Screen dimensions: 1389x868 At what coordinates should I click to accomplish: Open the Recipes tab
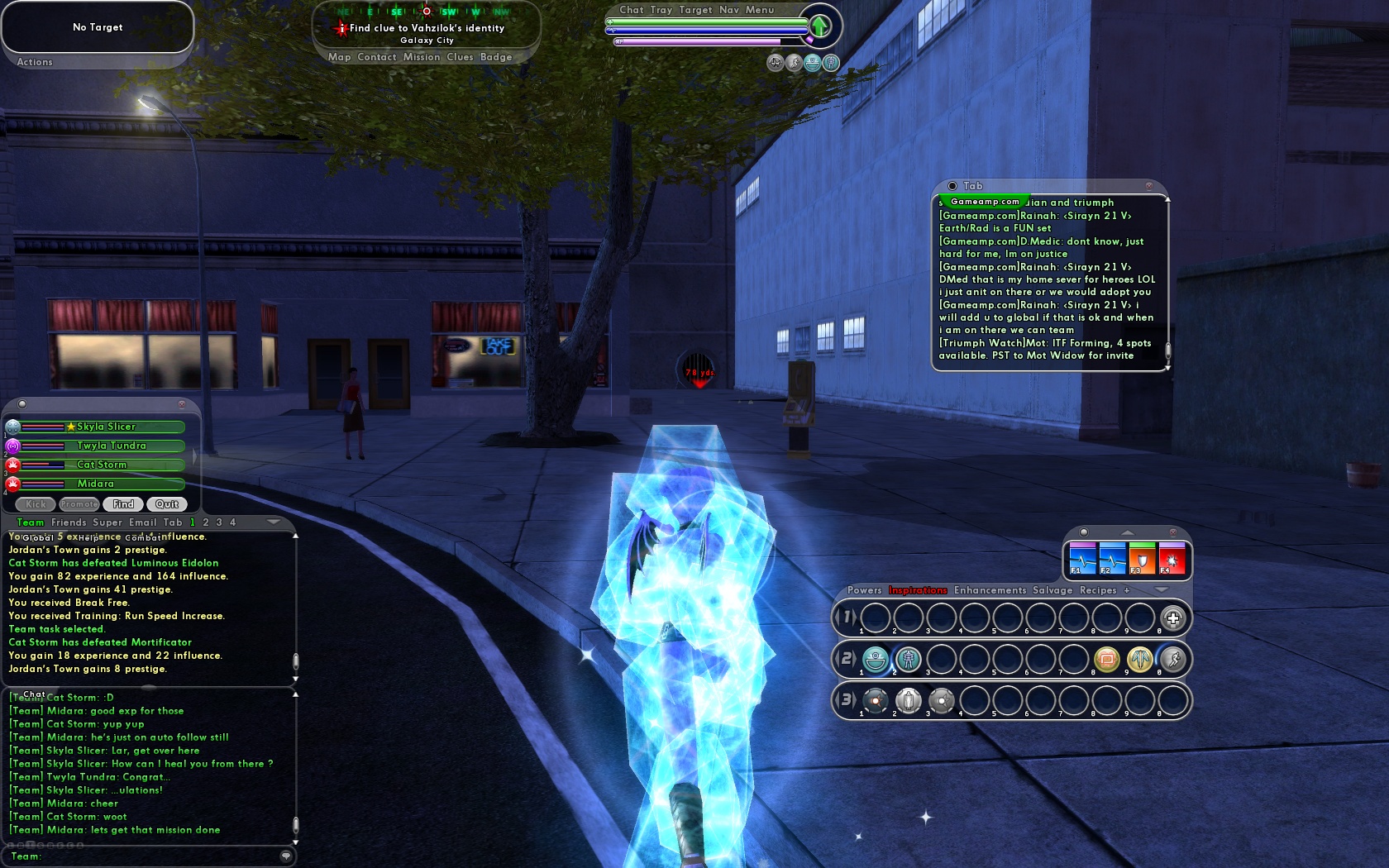(x=1098, y=590)
